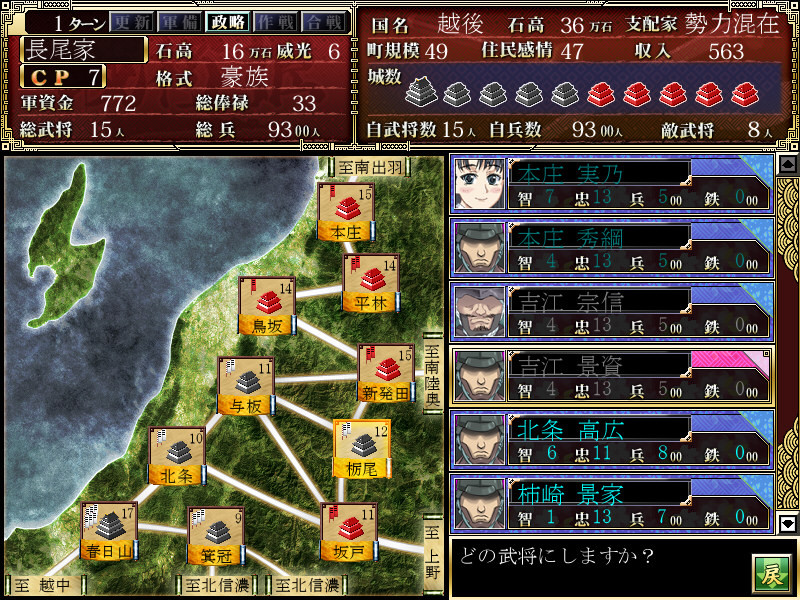Pick general 吉江 宗信
The height and width of the screenshot is (600, 800).
[611, 312]
